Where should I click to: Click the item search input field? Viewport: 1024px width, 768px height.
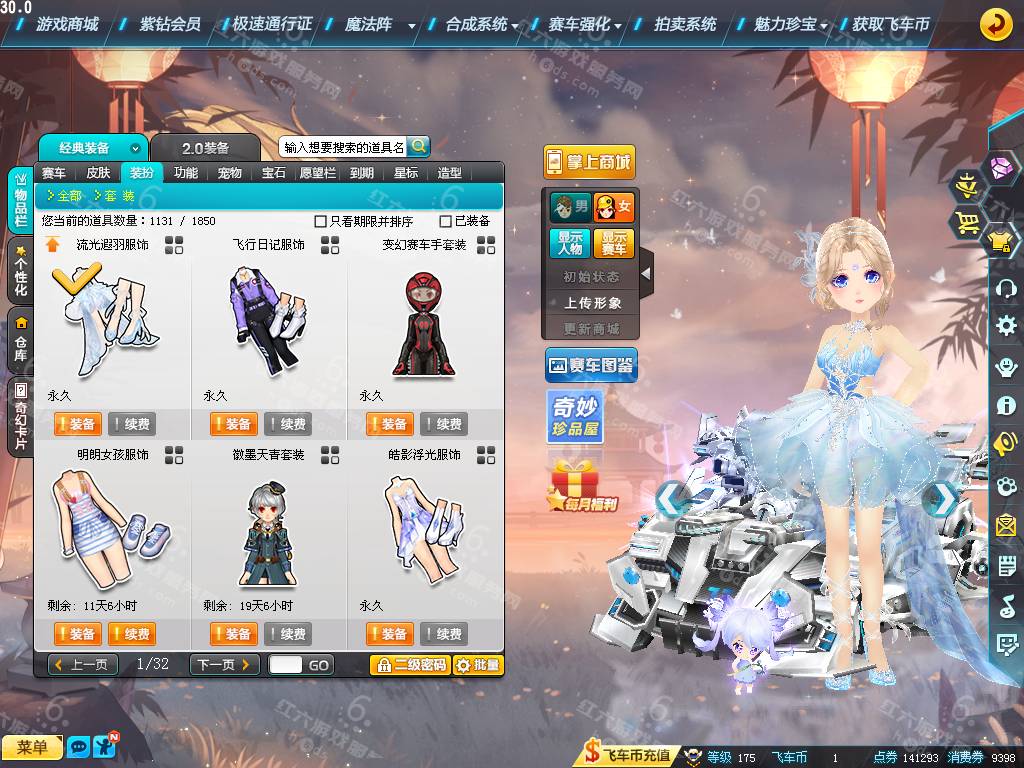pyautogui.click(x=344, y=147)
